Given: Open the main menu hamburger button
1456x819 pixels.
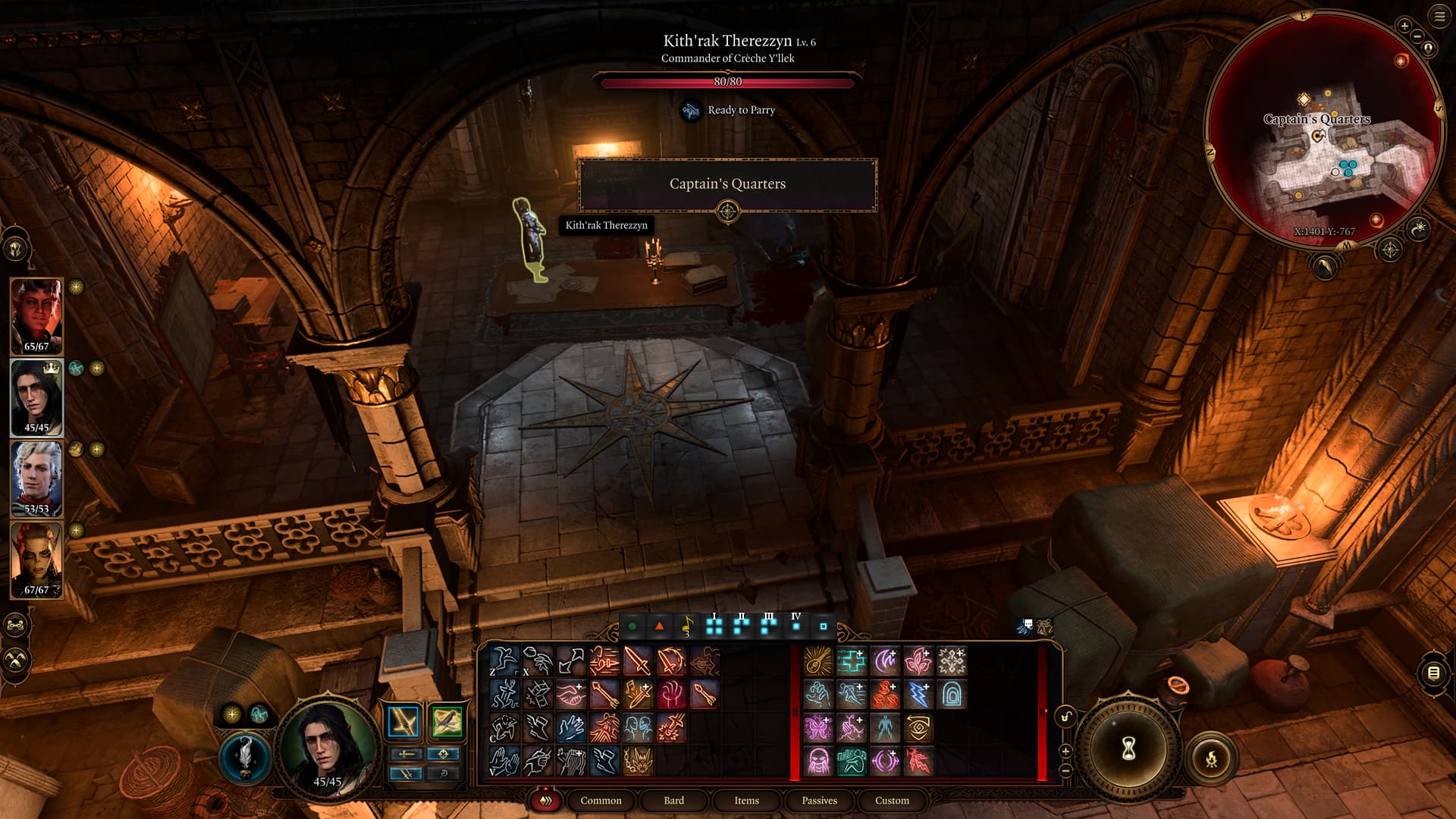Looking at the screenshot, I should (x=1439, y=17).
